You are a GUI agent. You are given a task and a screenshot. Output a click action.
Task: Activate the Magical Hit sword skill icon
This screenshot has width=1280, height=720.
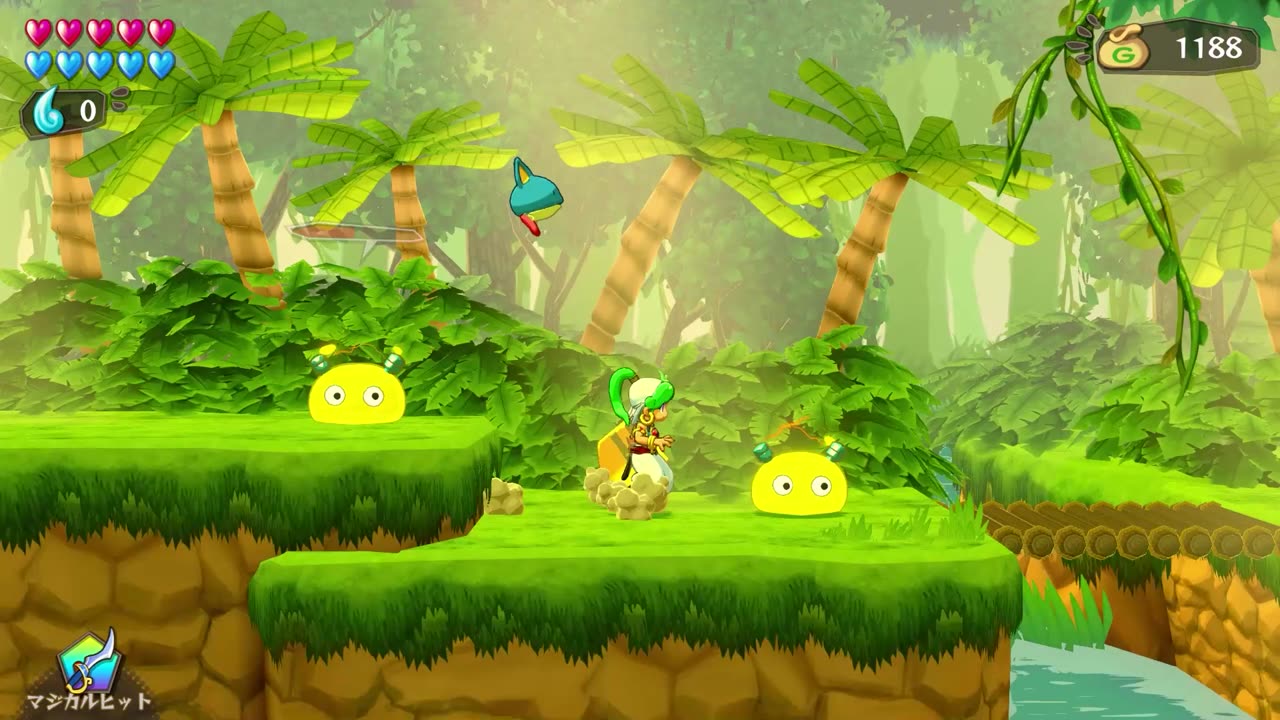point(90,661)
